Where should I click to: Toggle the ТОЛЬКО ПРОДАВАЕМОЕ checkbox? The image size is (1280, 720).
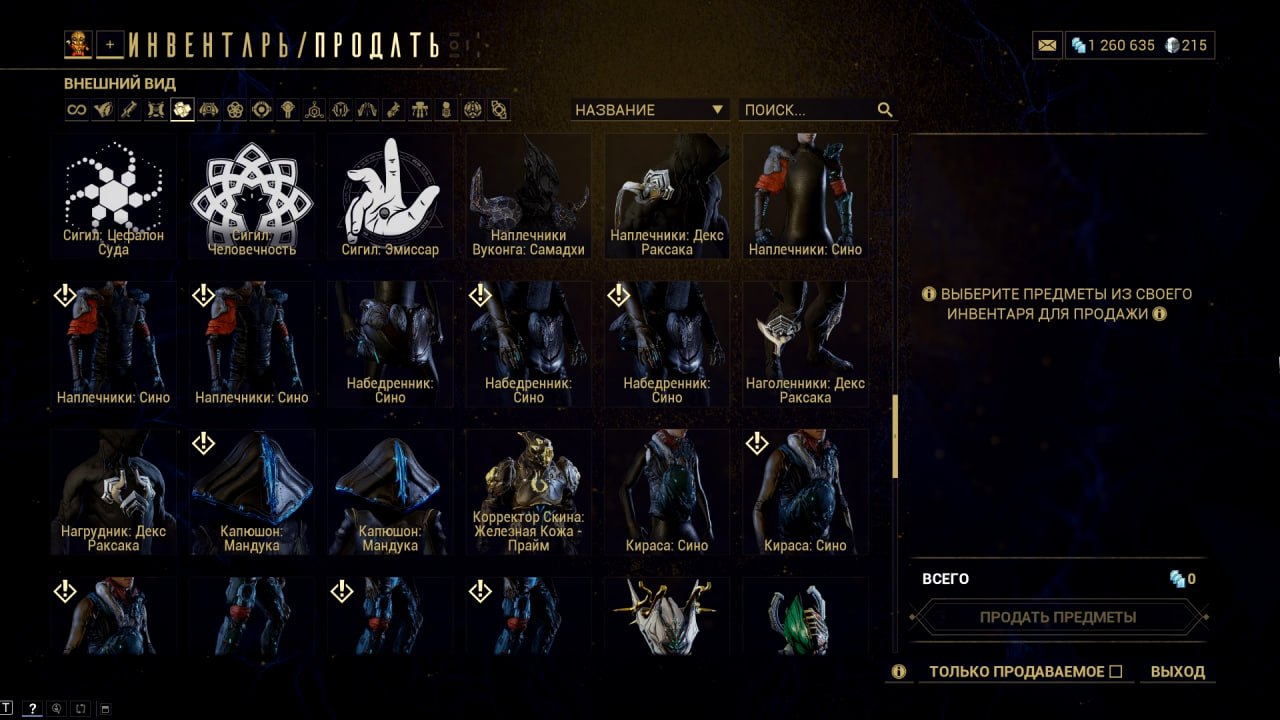[x=1116, y=672]
